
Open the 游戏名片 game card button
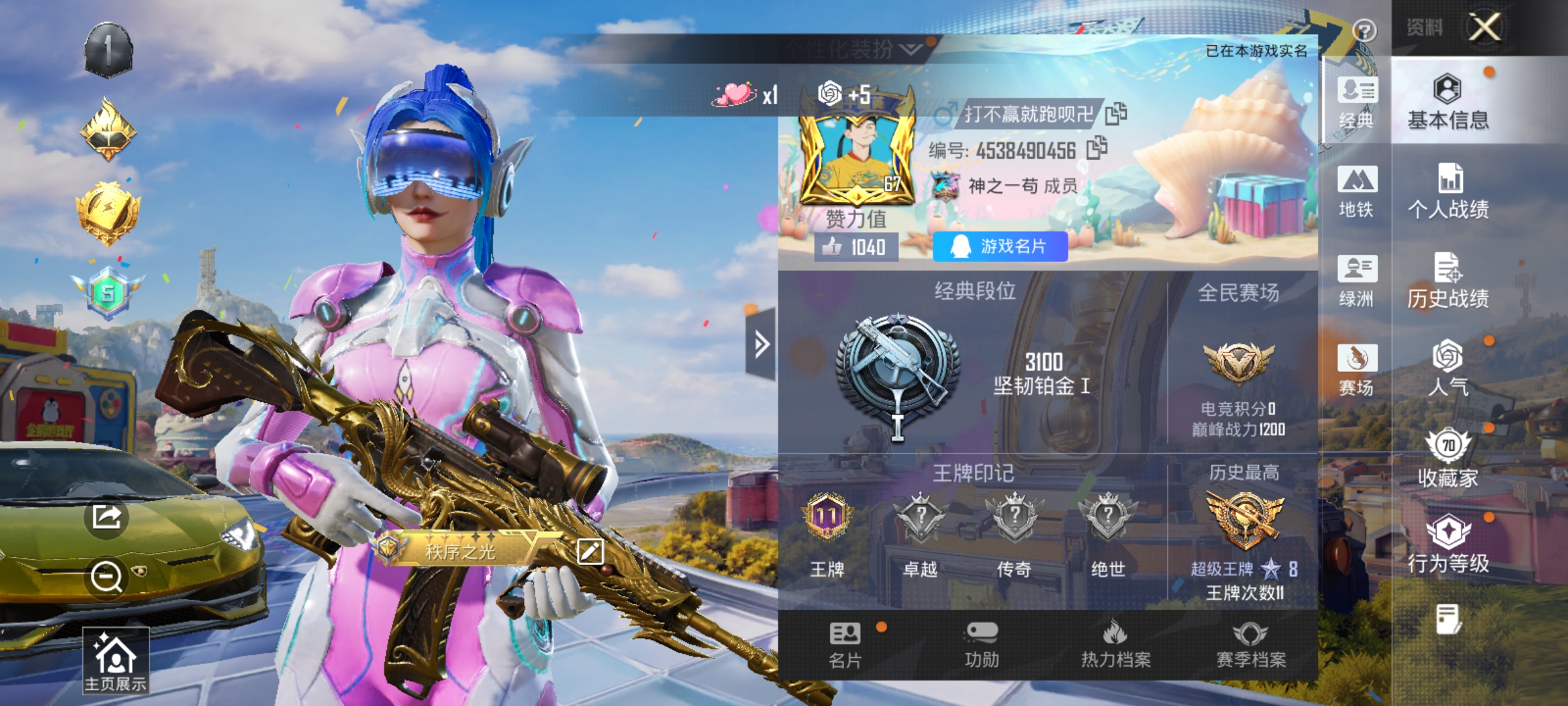click(1000, 246)
